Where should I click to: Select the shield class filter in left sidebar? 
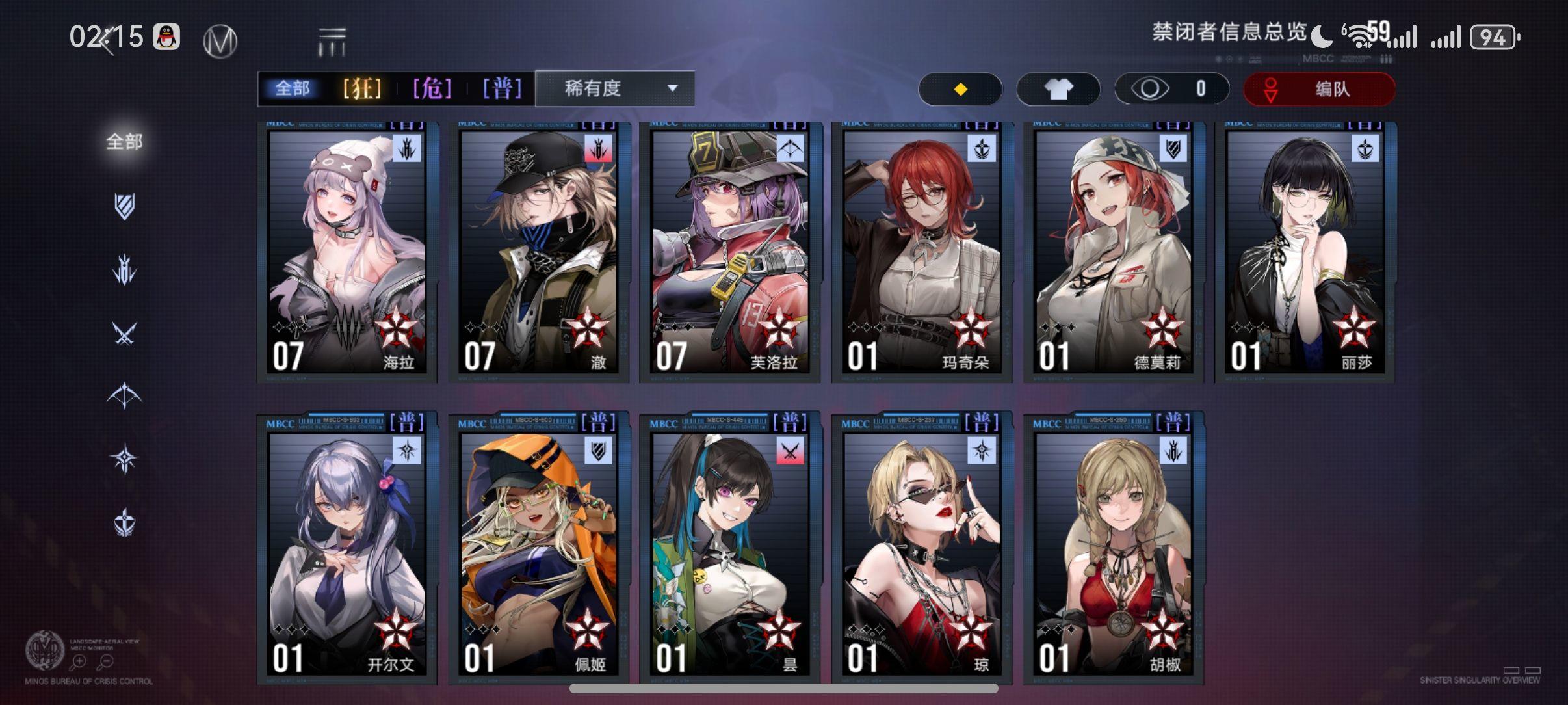point(124,206)
